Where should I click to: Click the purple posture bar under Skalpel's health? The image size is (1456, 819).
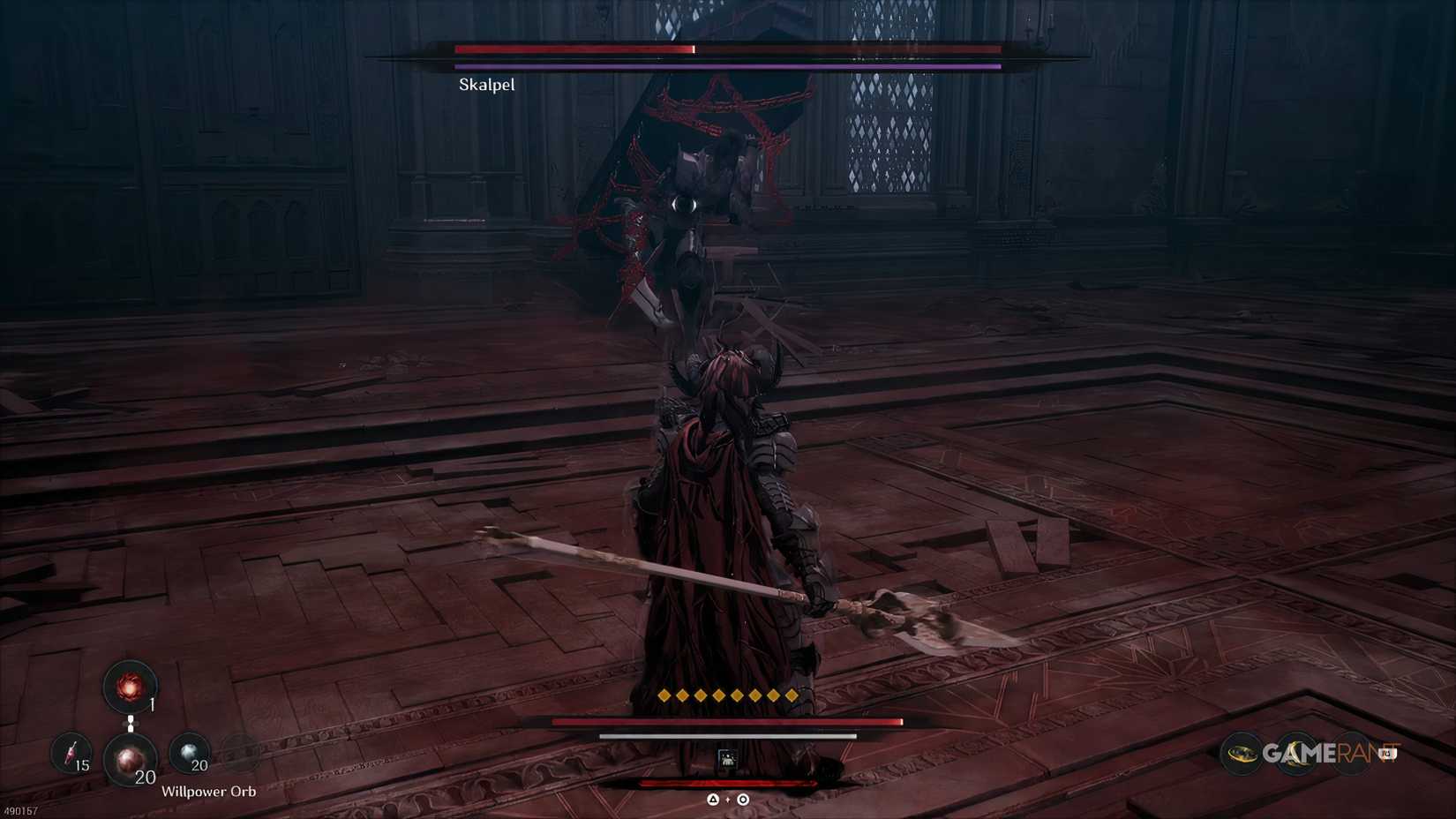point(725,65)
